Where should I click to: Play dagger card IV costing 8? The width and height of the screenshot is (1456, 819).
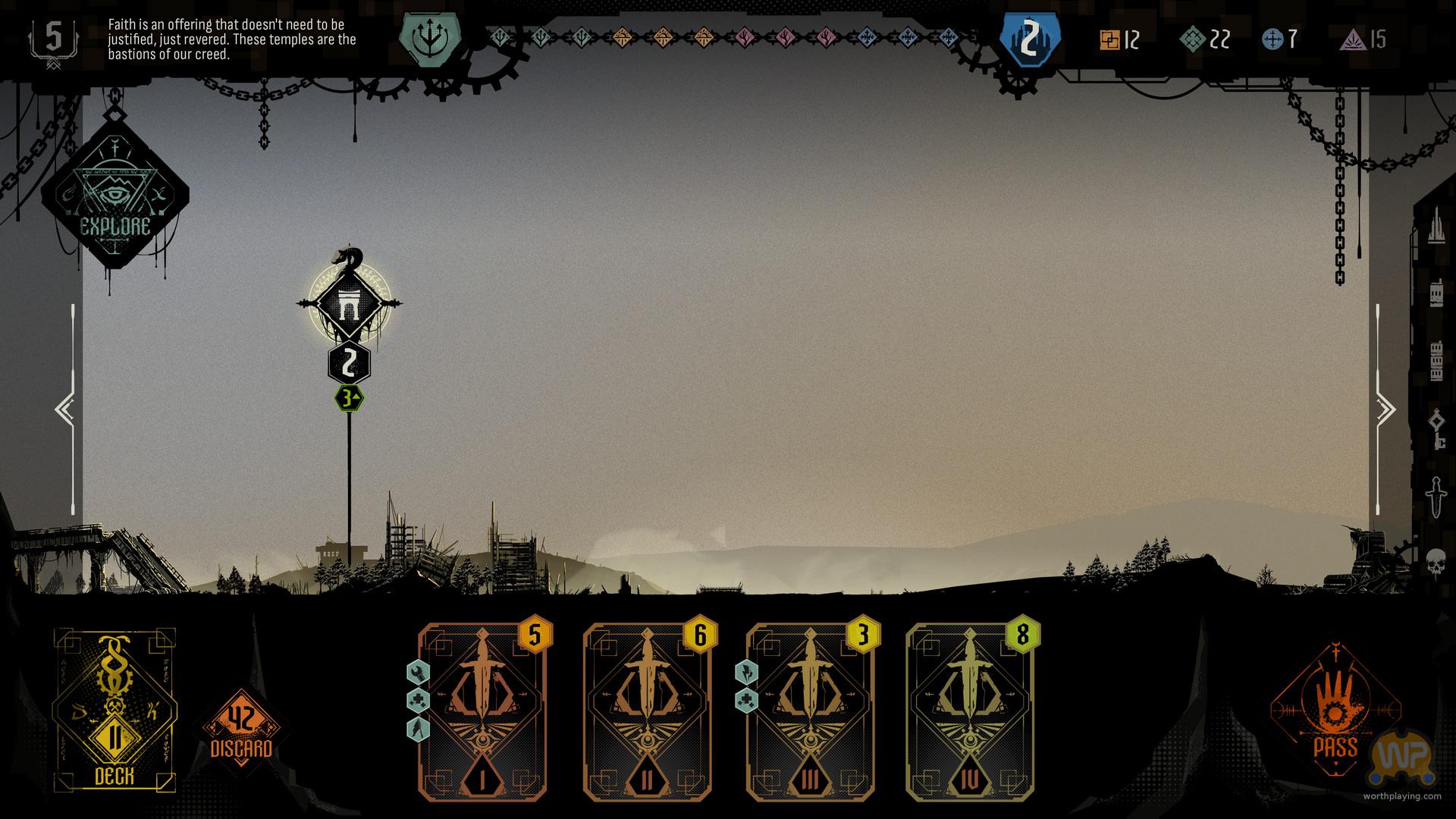coord(970,712)
